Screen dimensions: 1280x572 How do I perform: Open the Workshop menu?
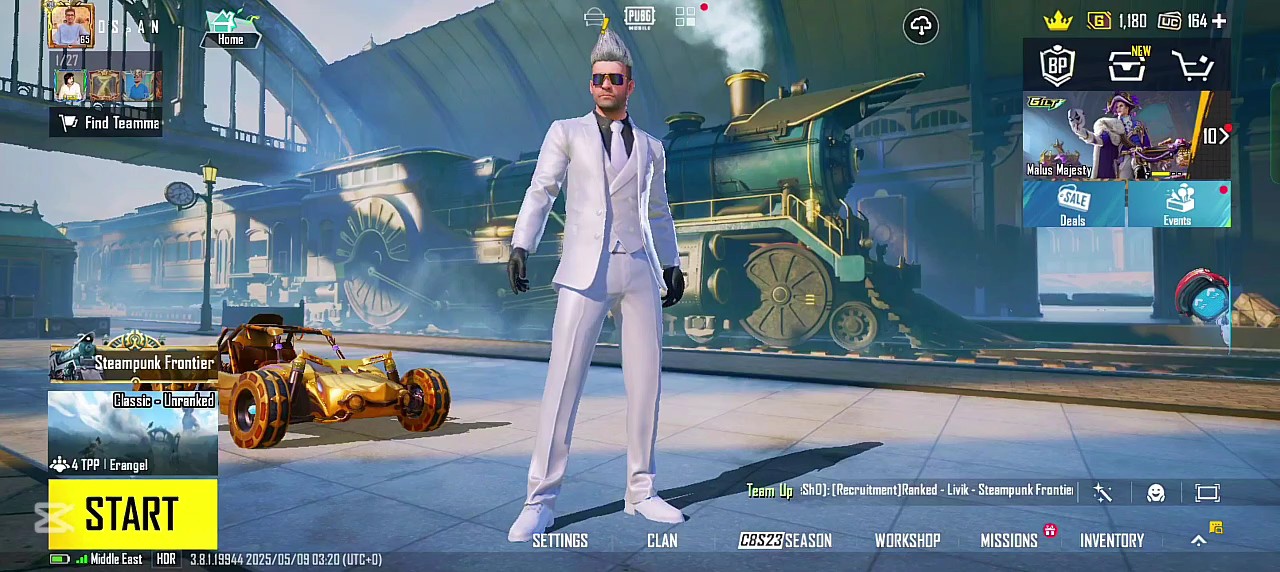click(907, 541)
